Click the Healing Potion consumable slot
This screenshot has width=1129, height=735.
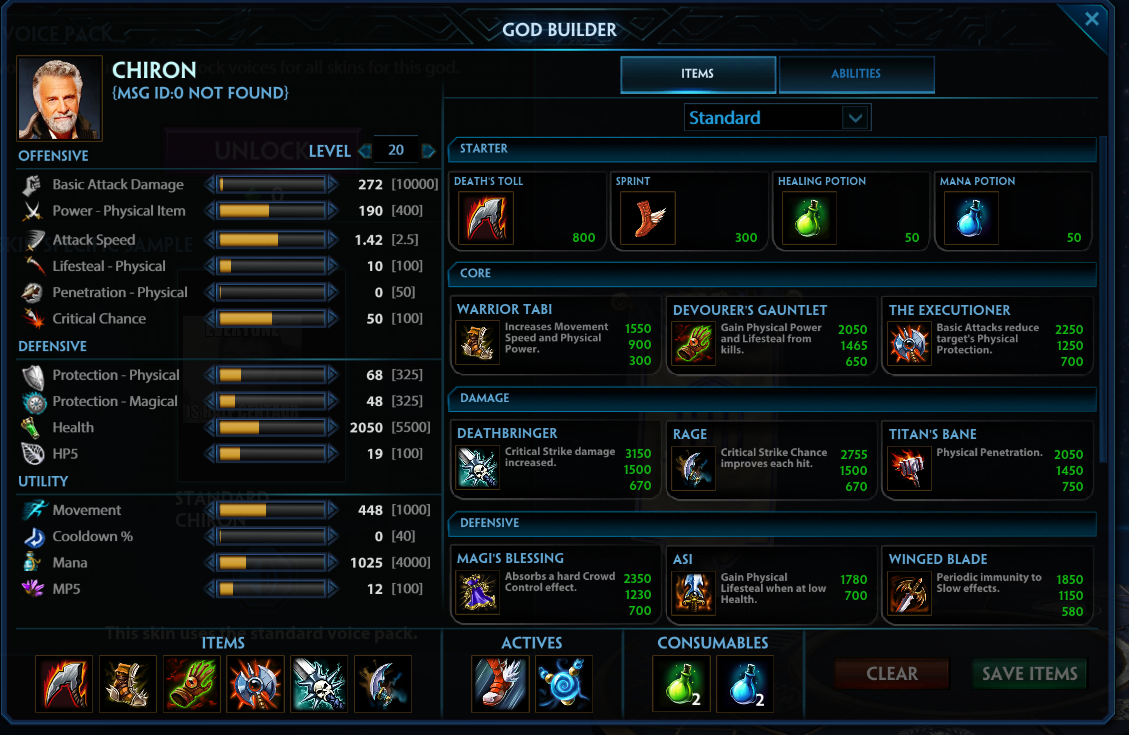(681, 683)
